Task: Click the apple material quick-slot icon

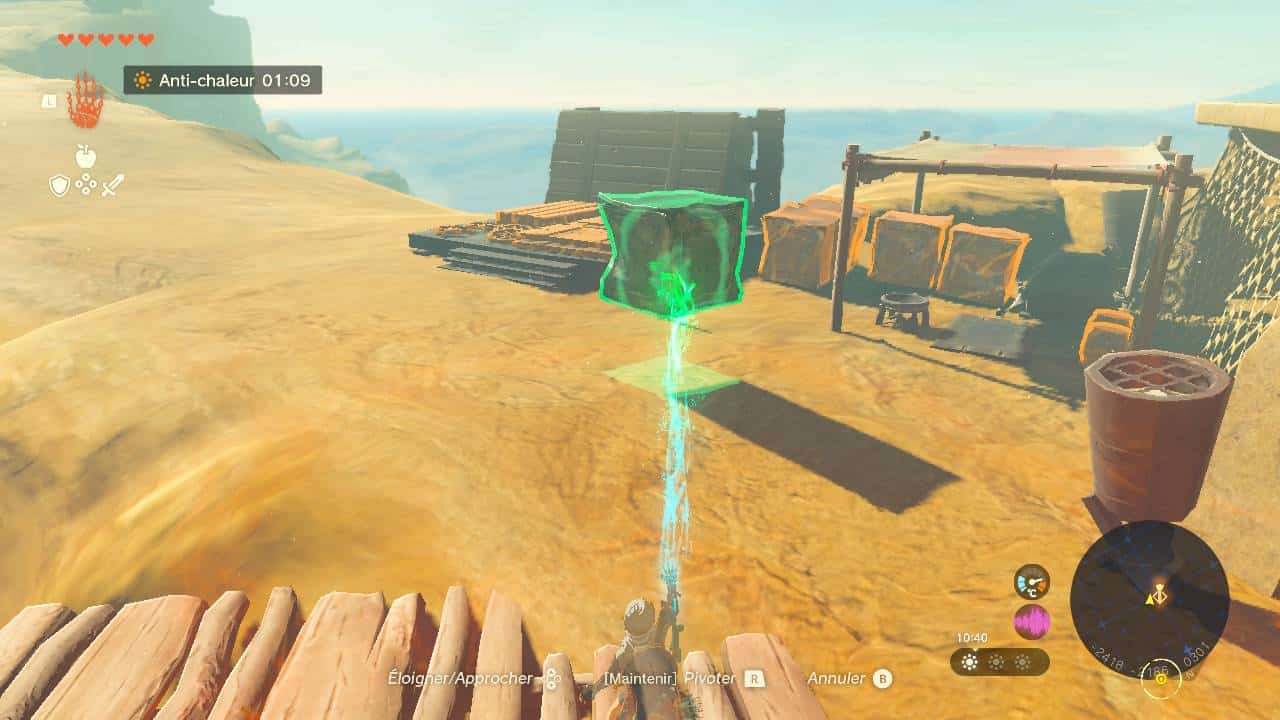Action: (86, 156)
